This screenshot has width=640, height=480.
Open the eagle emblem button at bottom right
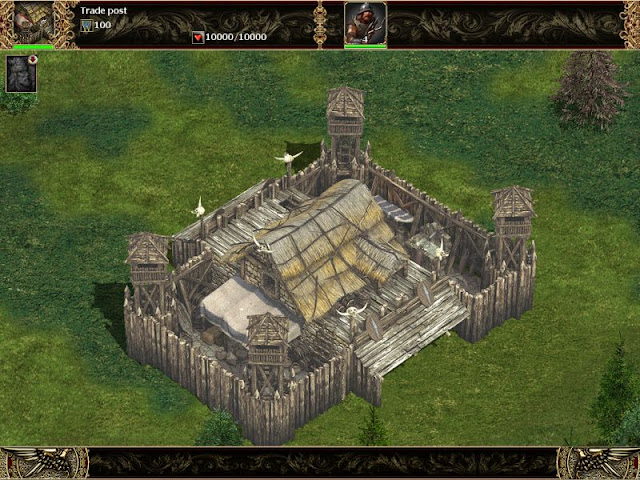[x=599, y=463]
